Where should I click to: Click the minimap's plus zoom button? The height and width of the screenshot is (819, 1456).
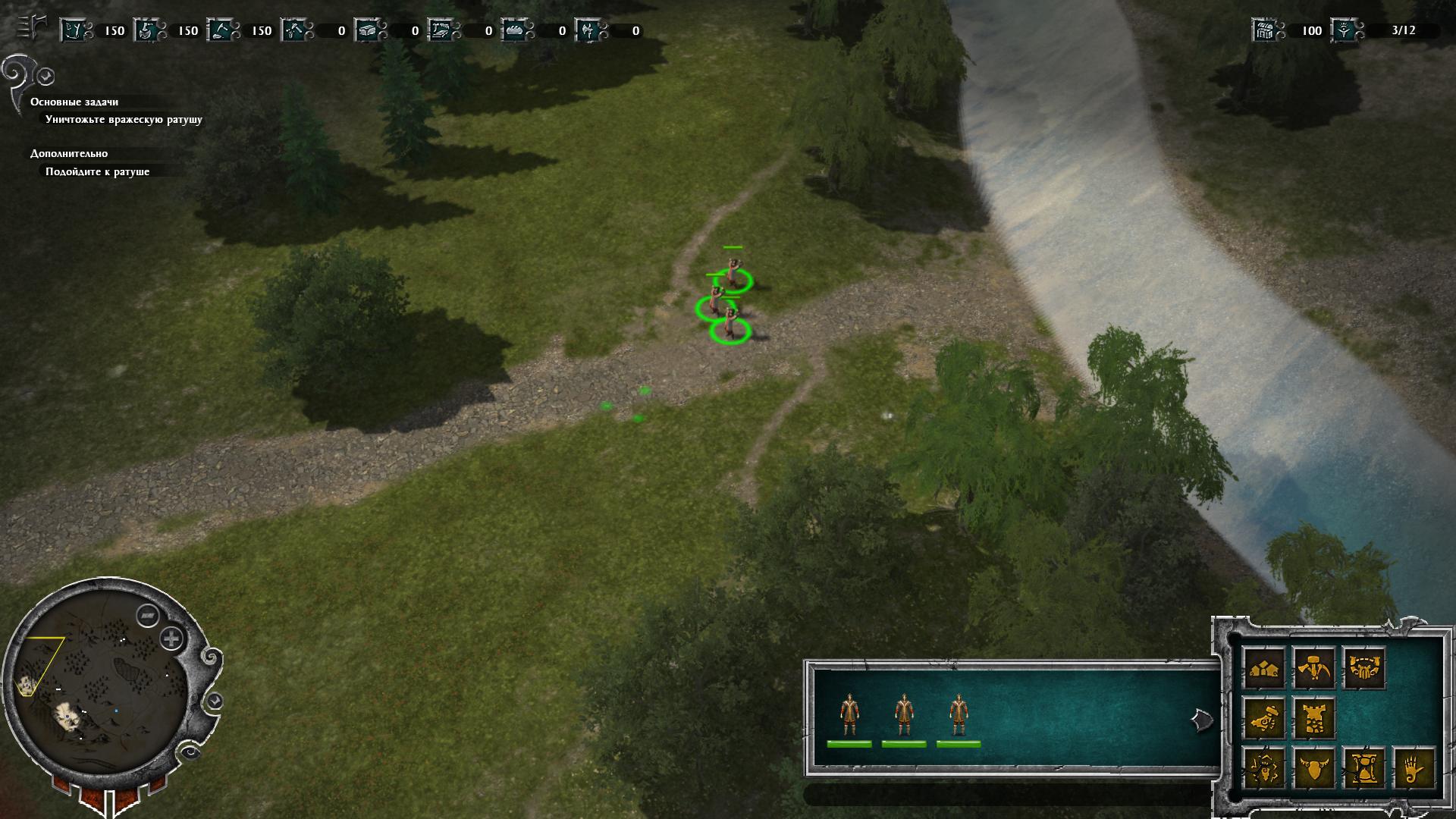172,639
